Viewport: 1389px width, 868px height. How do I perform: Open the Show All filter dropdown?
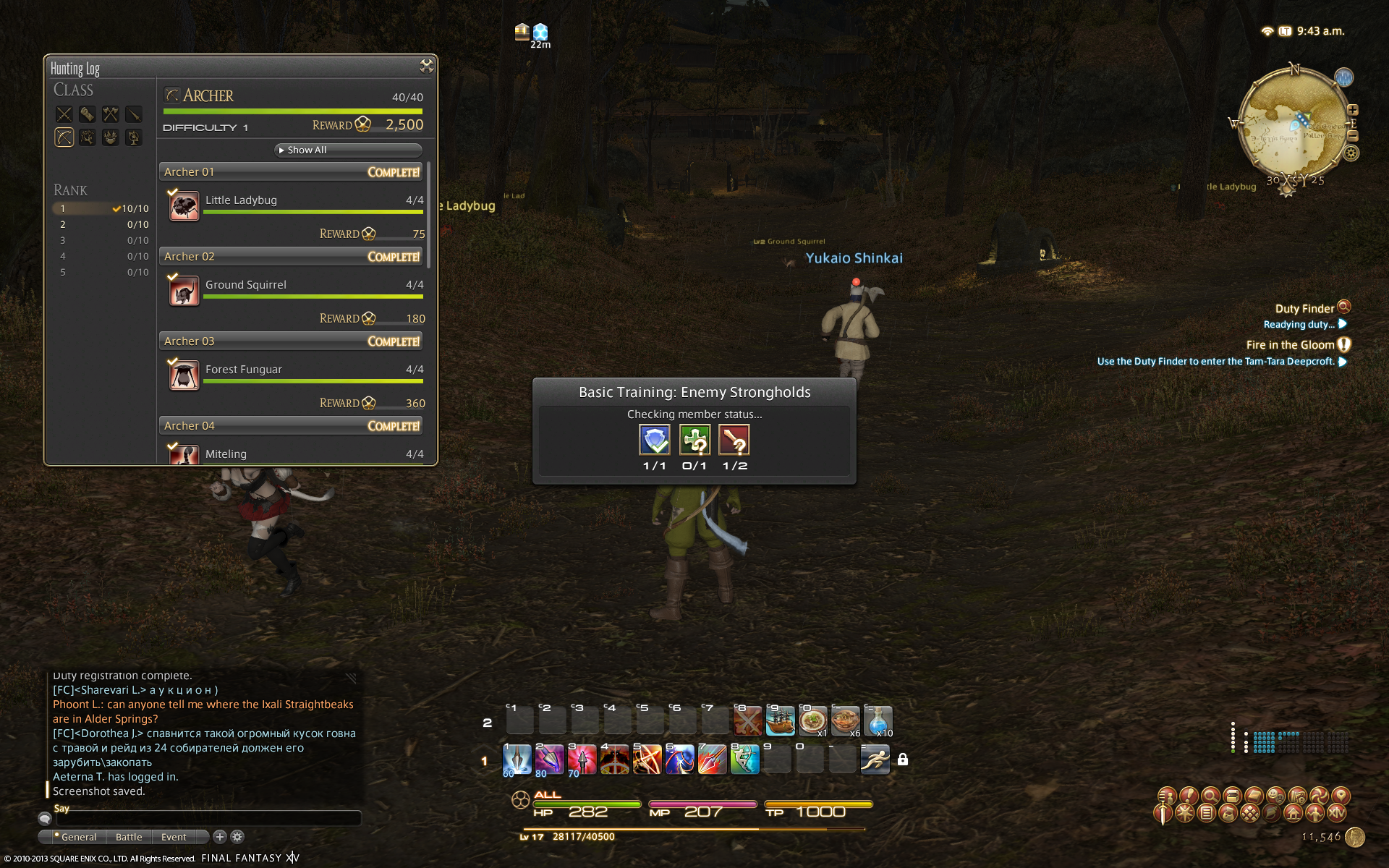[x=349, y=150]
